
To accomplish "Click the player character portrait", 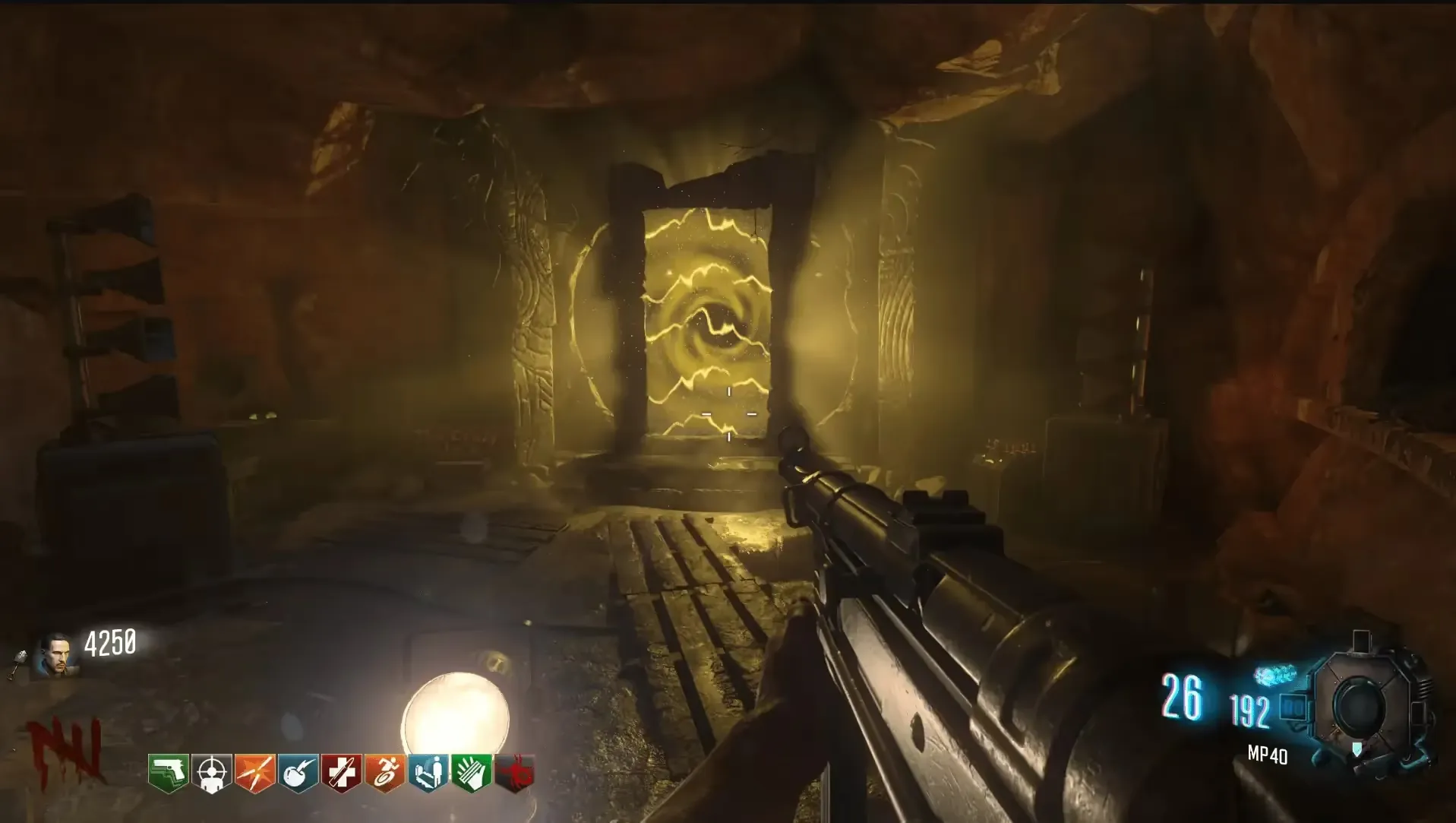I will point(55,654).
